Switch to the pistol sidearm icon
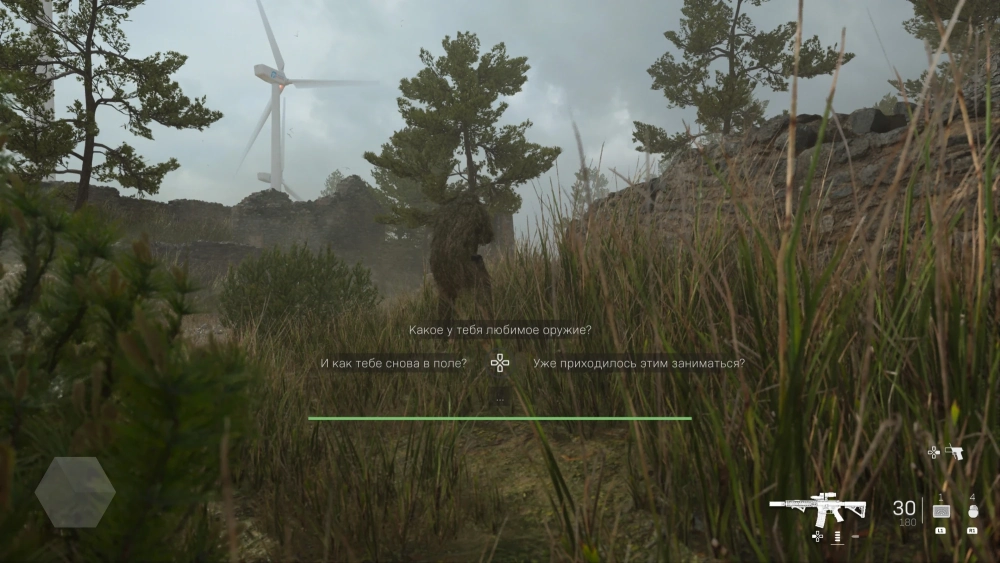The width and height of the screenshot is (1000, 563). pos(955,452)
